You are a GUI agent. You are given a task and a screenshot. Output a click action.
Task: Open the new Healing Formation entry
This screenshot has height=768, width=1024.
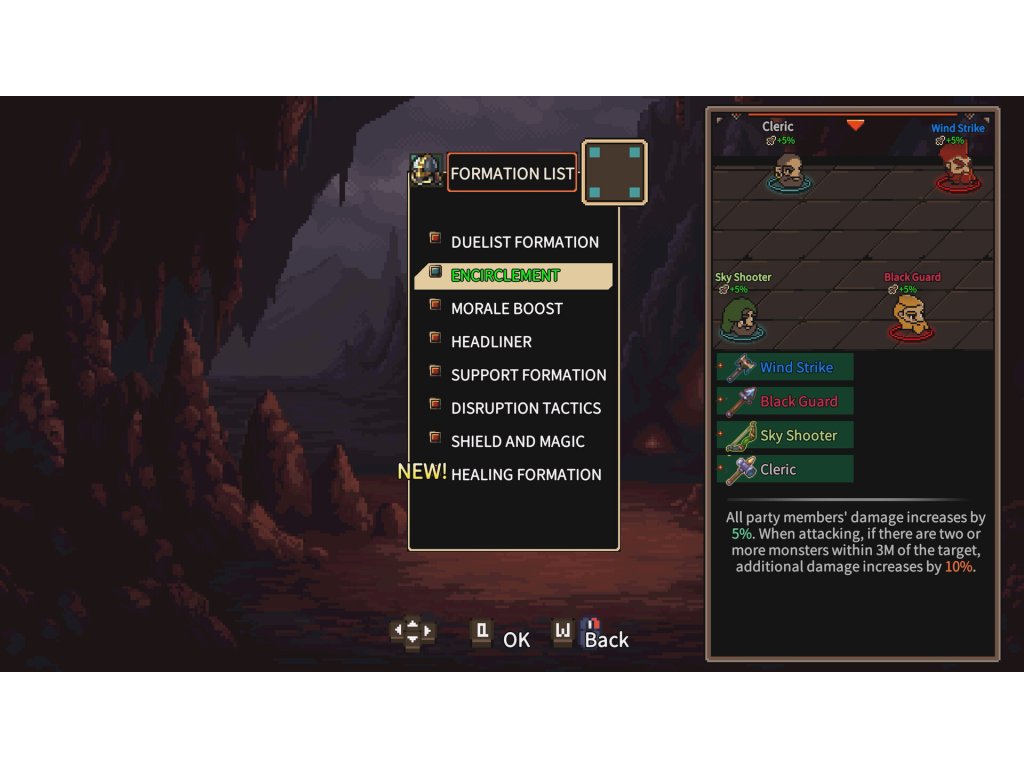[x=525, y=474]
